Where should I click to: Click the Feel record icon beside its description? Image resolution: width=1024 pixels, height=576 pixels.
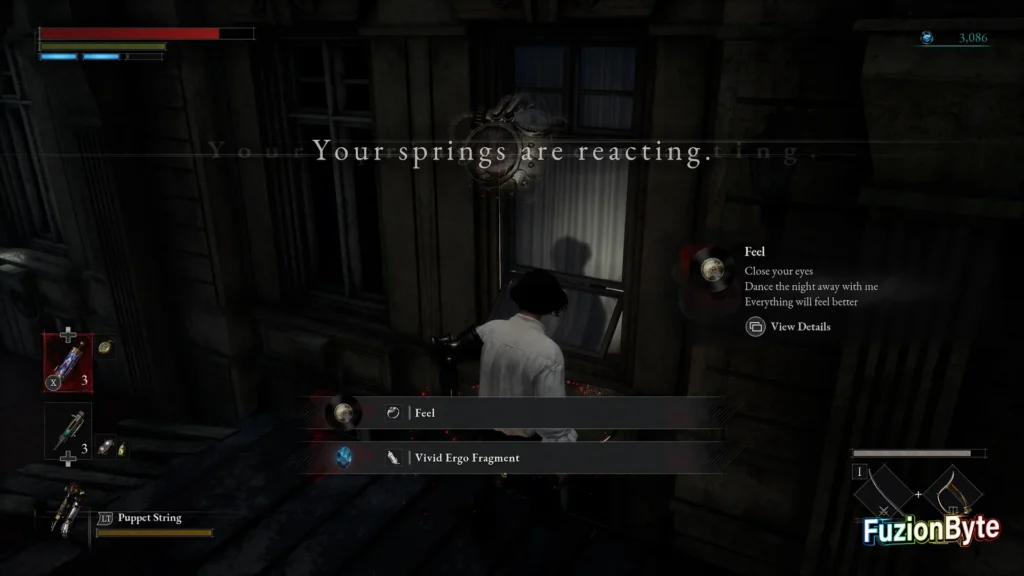[x=712, y=267]
